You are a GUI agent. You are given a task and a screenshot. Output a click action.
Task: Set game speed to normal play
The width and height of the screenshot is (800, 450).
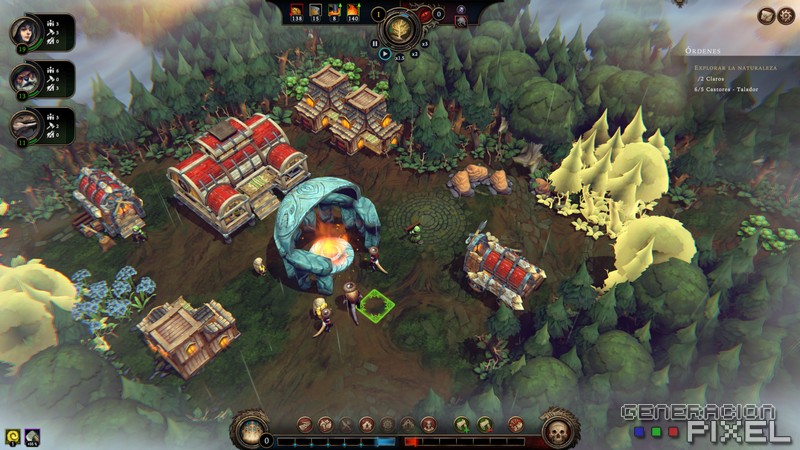tap(385, 54)
